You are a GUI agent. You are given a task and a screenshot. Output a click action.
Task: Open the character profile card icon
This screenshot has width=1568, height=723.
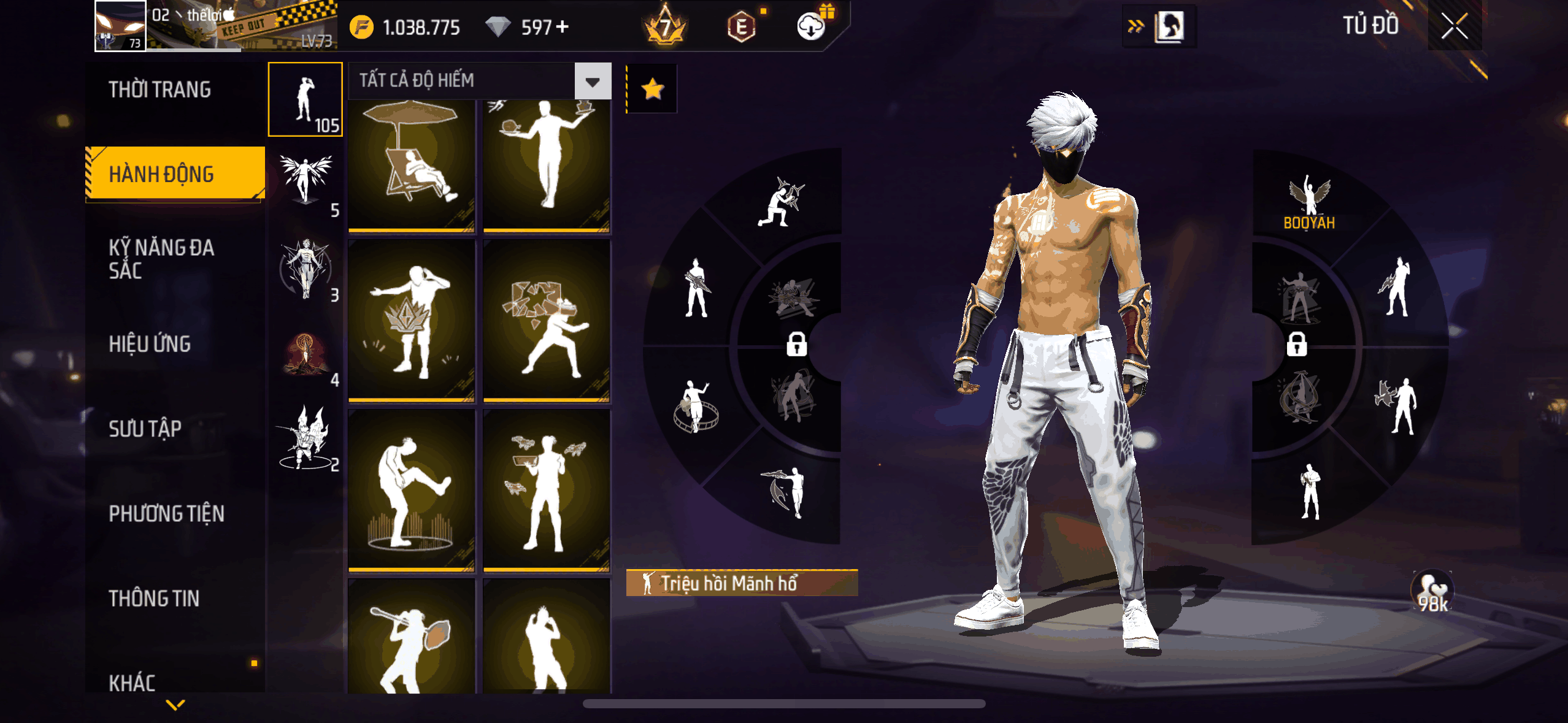pyautogui.click(x=1168, y=26)
